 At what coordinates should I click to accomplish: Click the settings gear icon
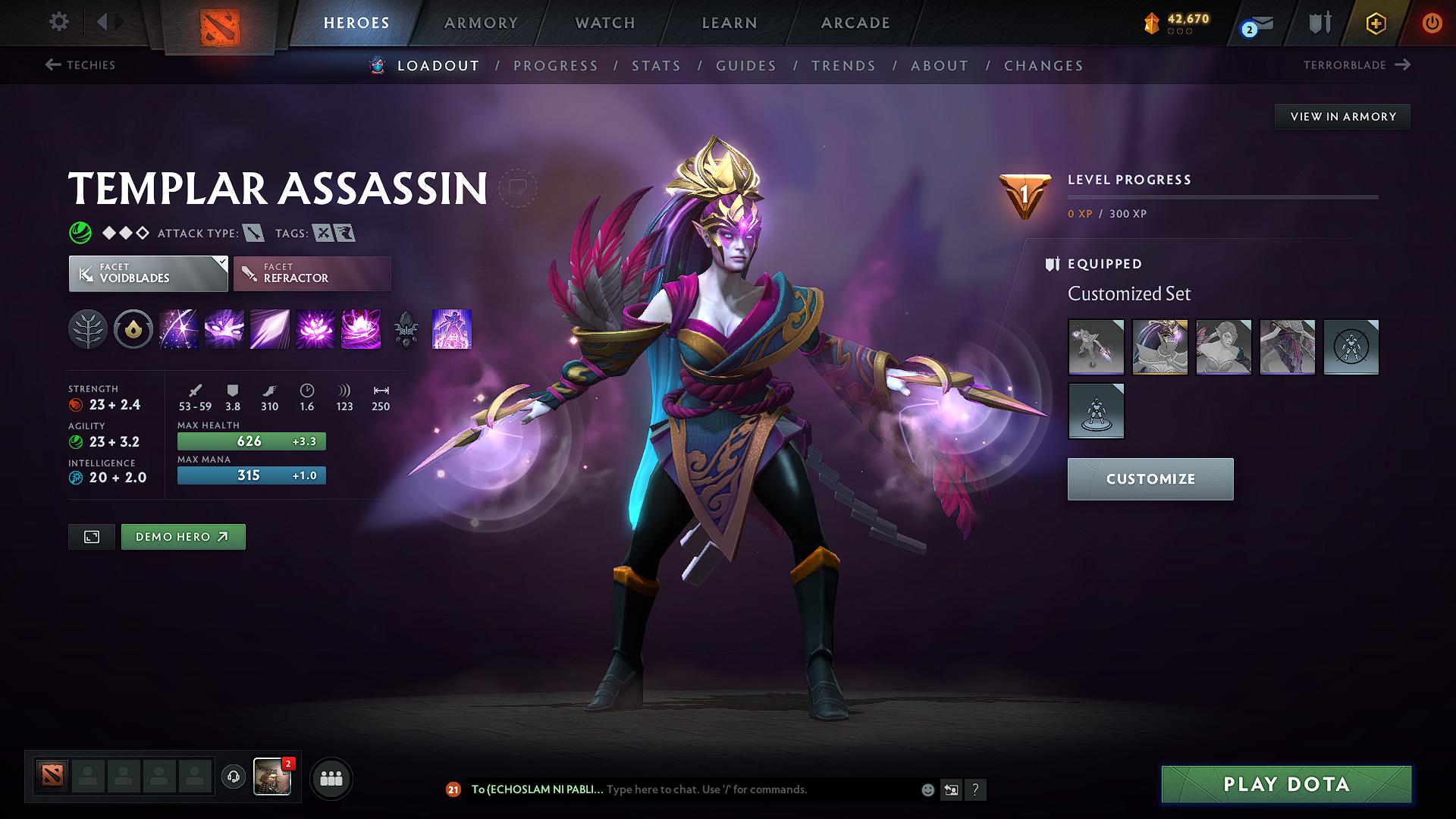coord(58,22)
